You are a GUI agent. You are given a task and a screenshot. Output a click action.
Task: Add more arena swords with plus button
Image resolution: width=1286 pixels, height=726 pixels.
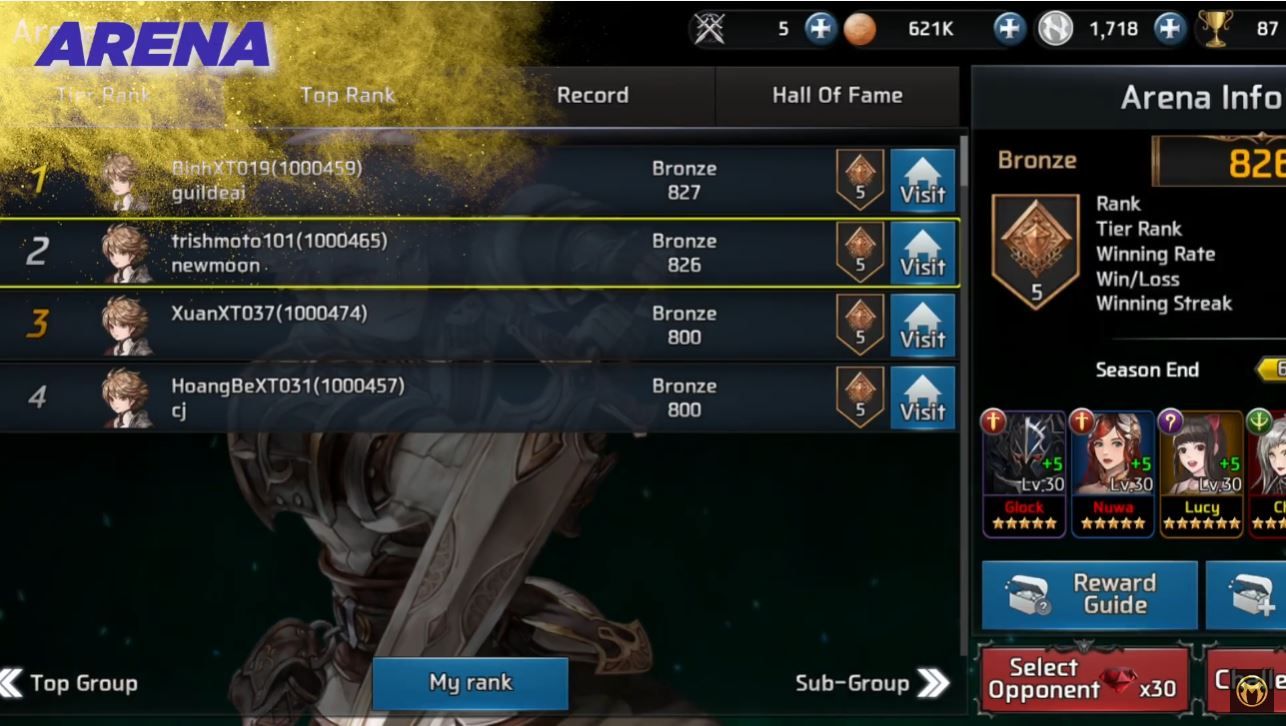click(x=819, y=29)
